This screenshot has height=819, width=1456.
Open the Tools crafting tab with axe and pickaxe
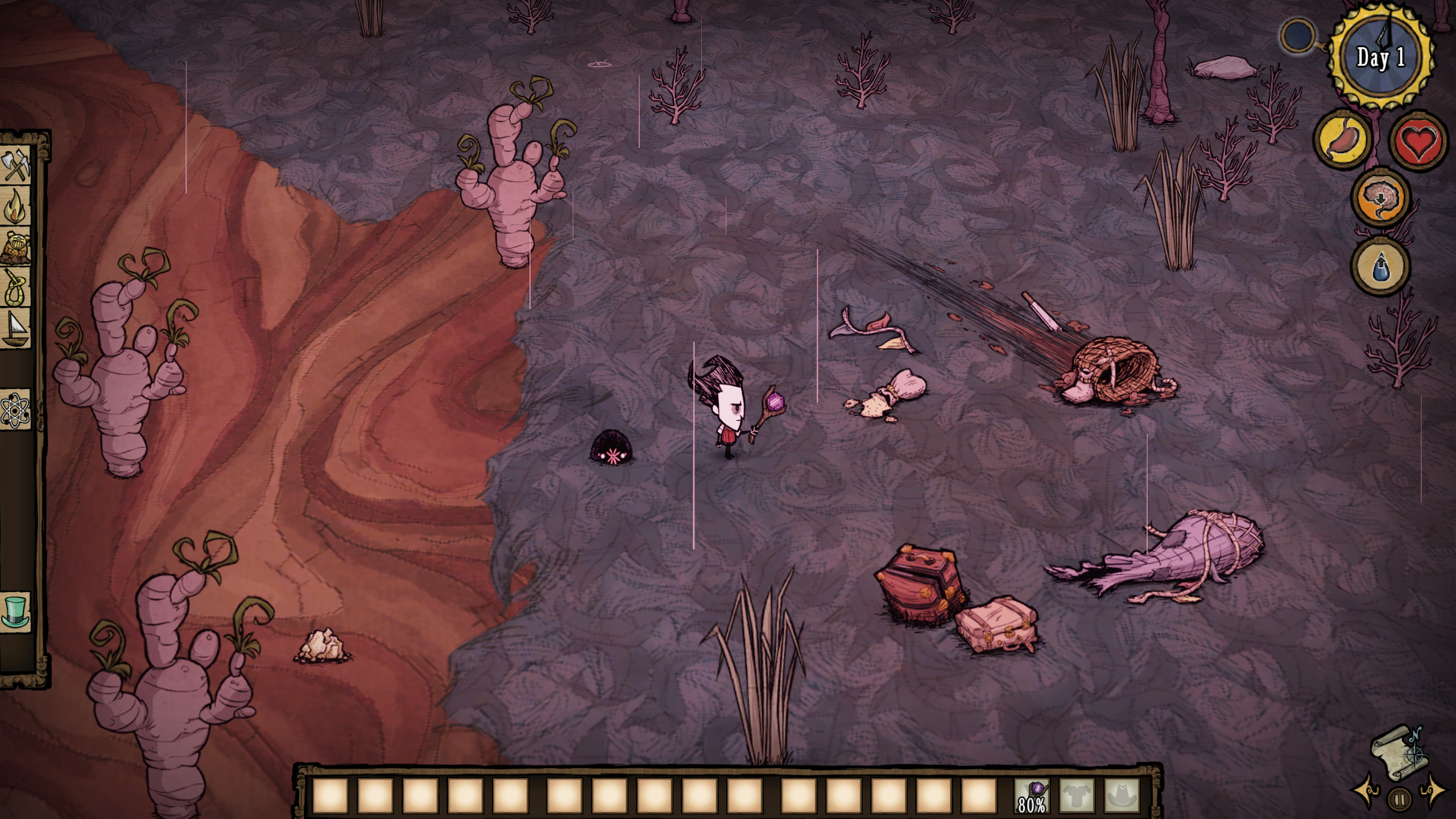click(x=16, y=166)
